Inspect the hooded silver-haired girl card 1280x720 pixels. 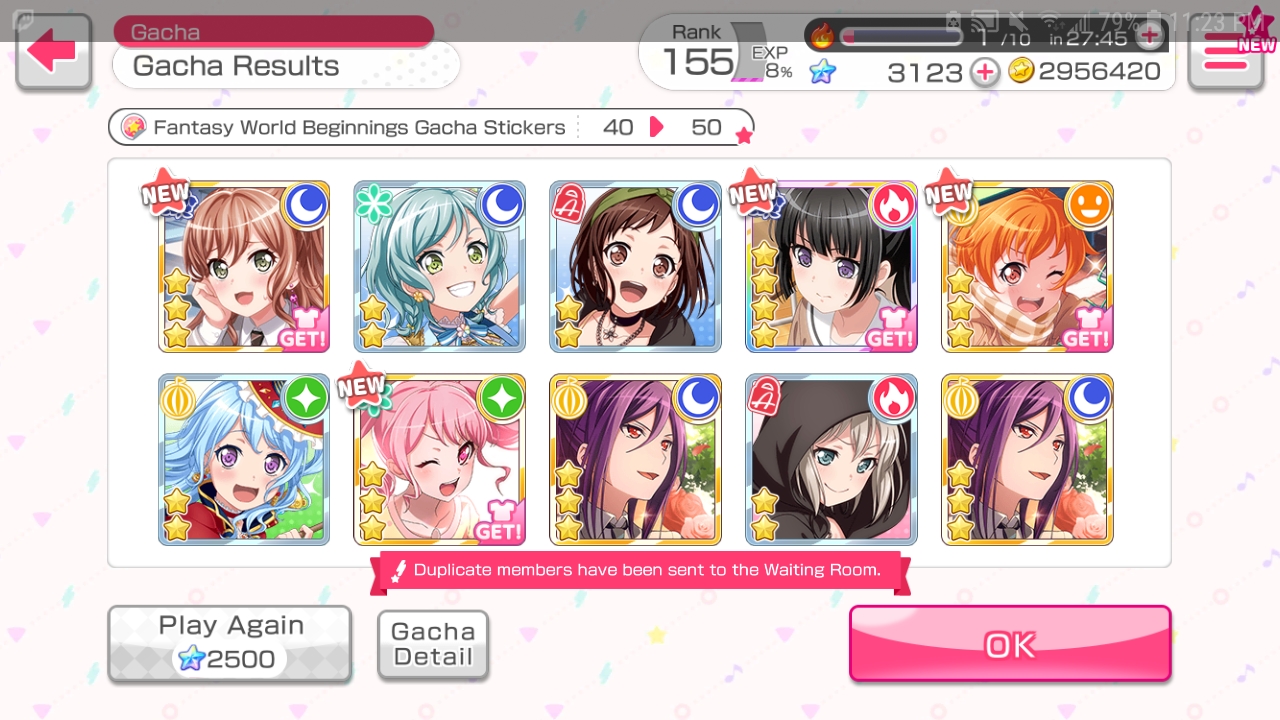(x=831, y=460)
